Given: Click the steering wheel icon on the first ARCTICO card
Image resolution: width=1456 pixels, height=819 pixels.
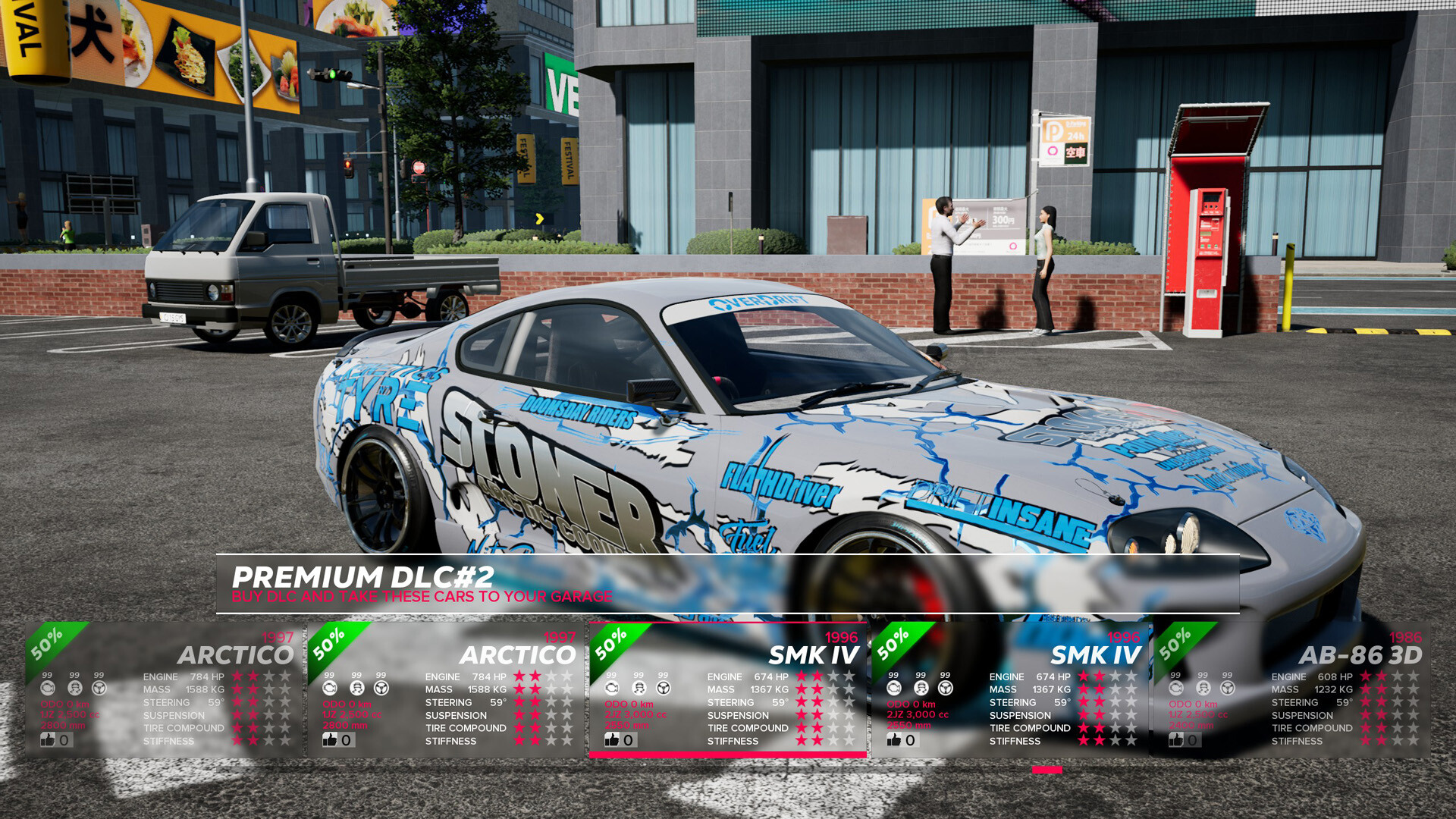Looking at the screenshot, I should point(99,688).
